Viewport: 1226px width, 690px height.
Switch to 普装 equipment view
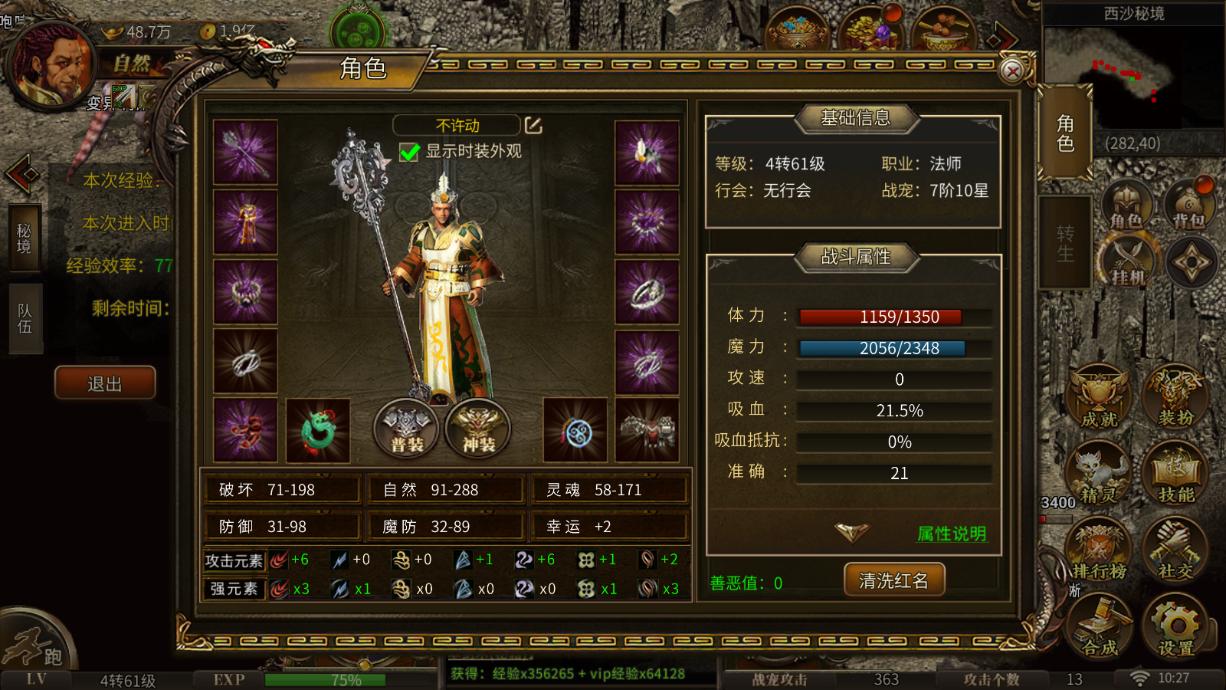pos(407,428)
